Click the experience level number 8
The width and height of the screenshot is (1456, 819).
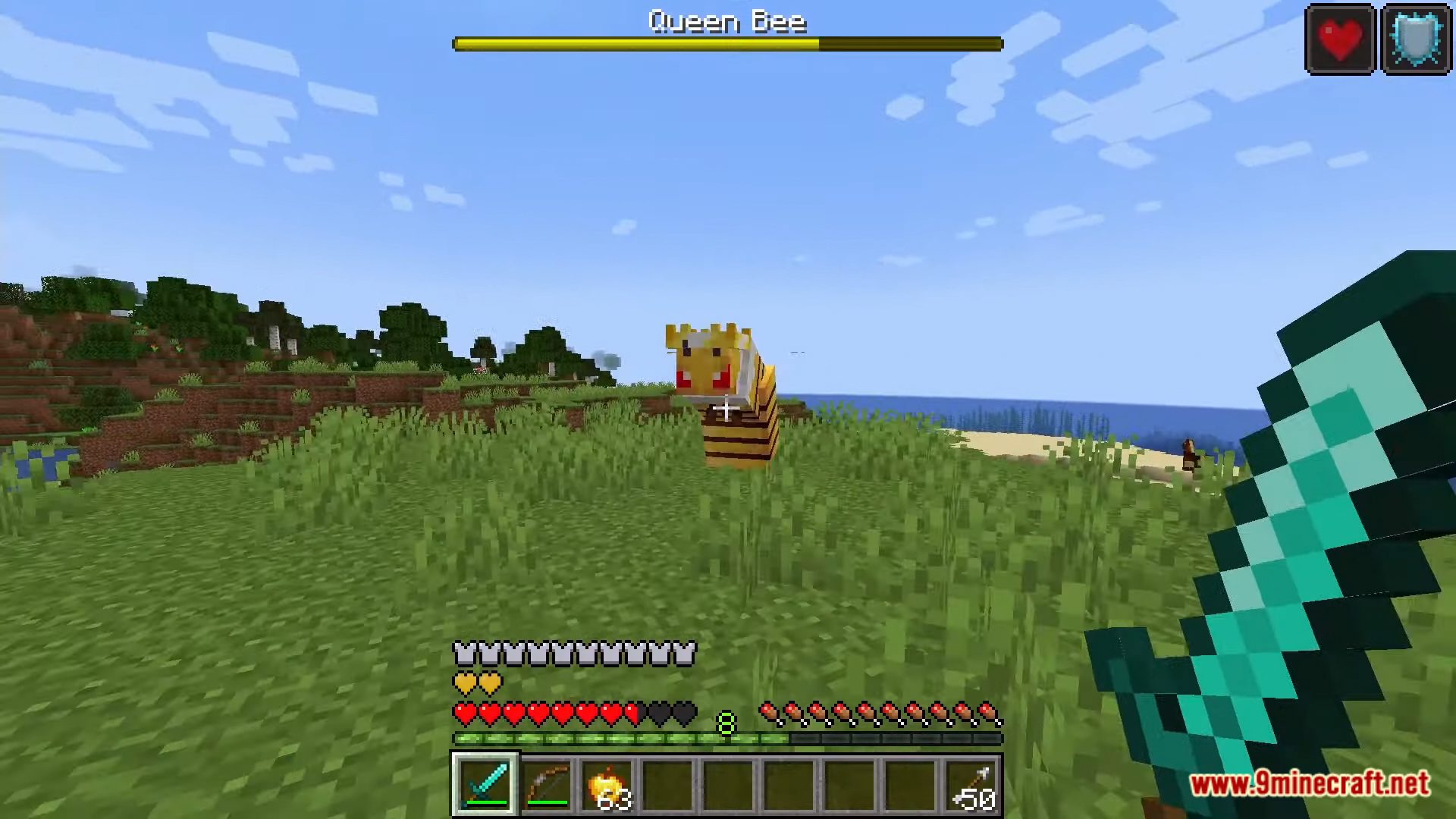[x=726, y=722]
